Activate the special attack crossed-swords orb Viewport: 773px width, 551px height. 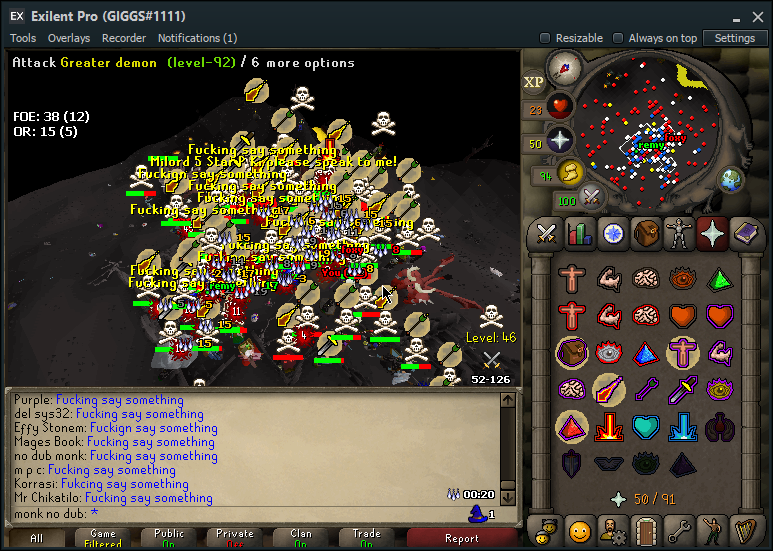(592, 196)
